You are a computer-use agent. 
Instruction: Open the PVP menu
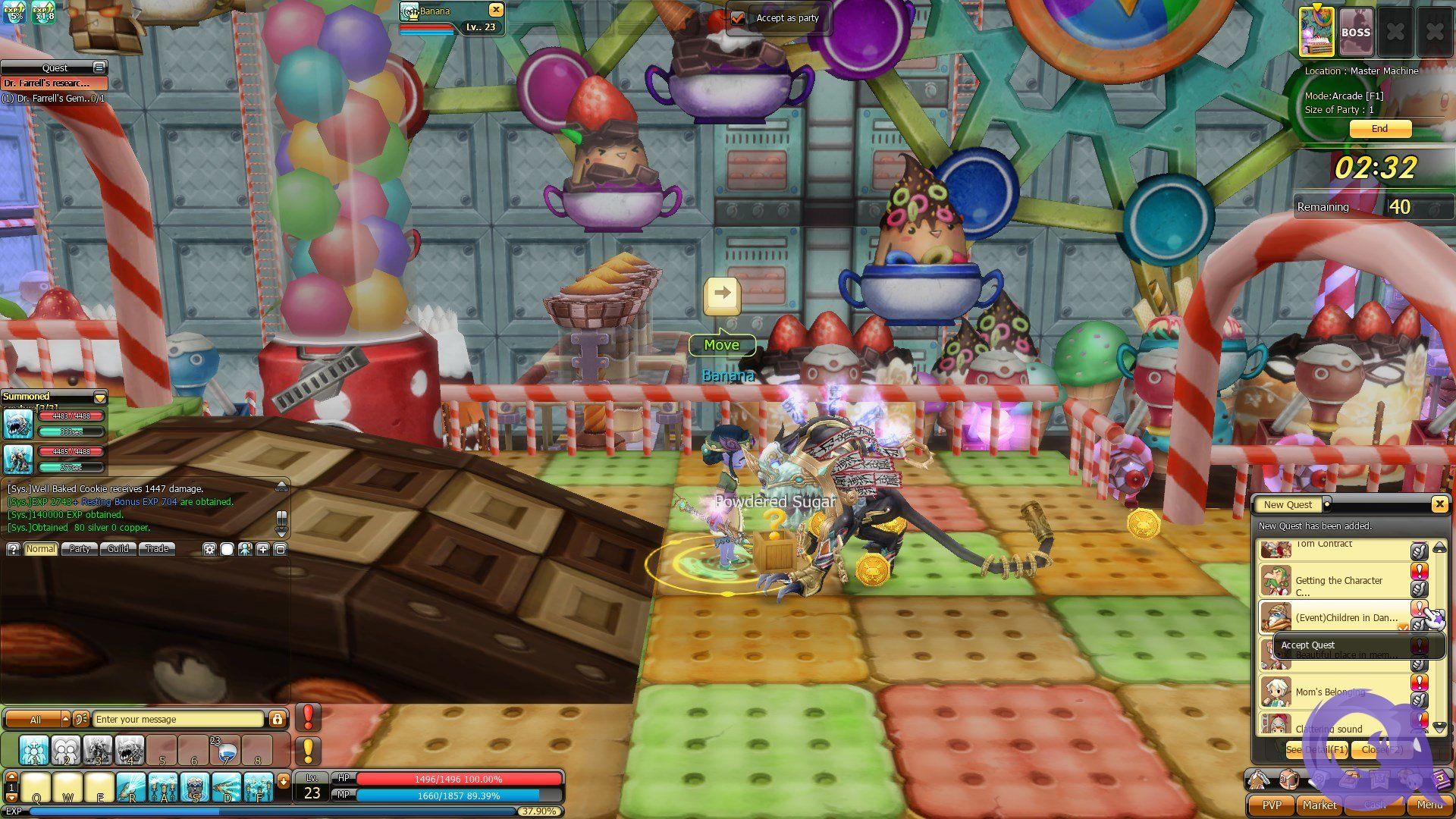pyautogui.click(x=1271, y=805)
